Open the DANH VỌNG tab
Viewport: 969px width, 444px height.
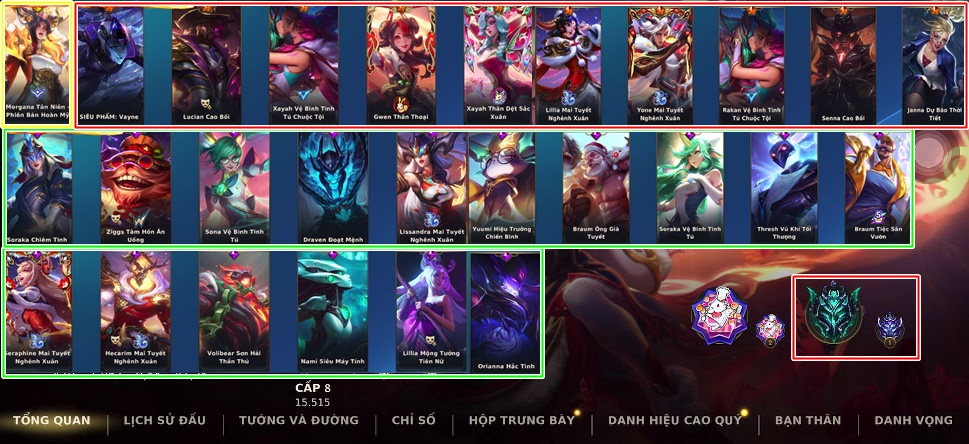tap(913, 421)
